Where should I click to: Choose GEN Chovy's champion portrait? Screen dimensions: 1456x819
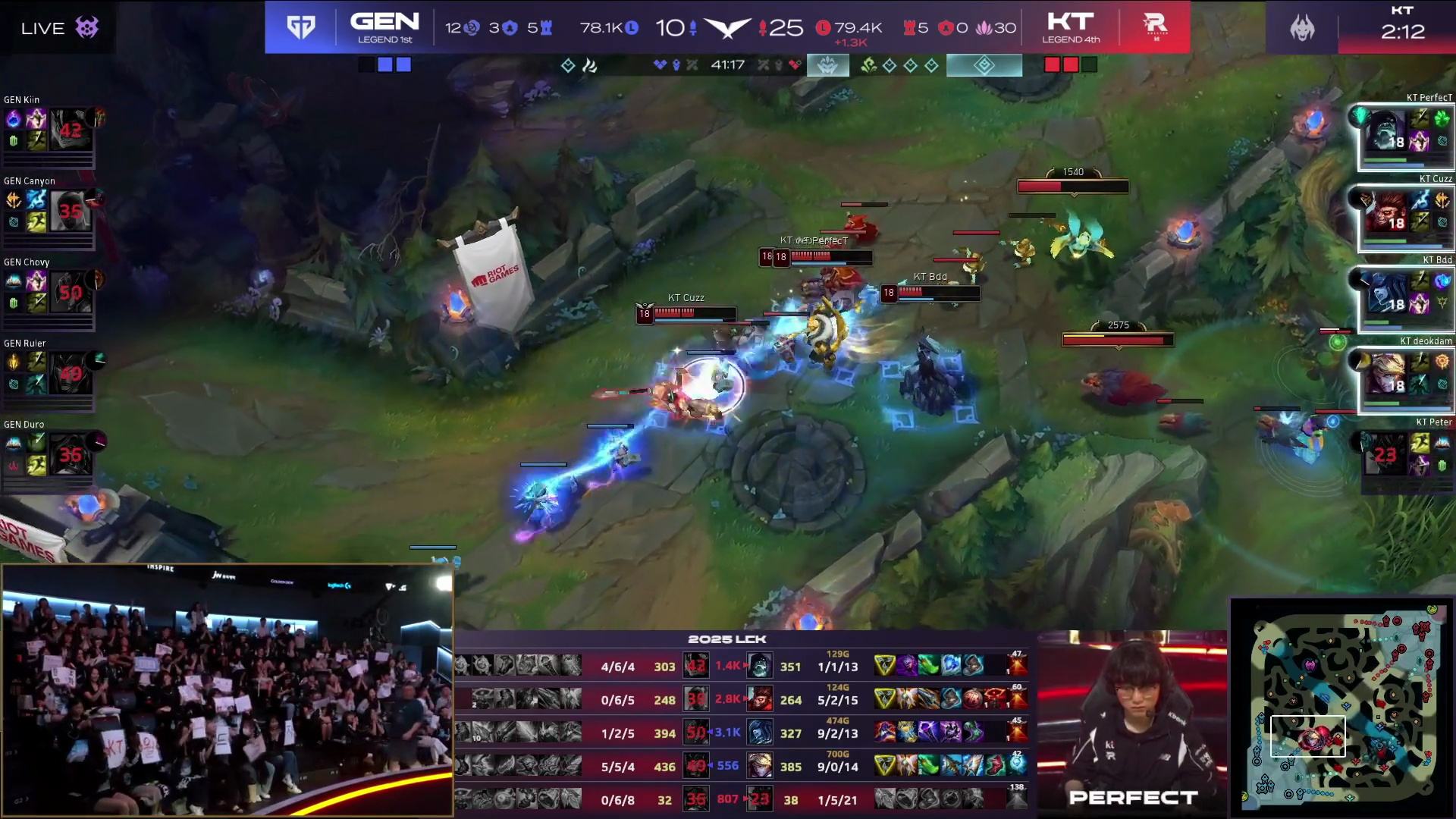pos(70,293)
